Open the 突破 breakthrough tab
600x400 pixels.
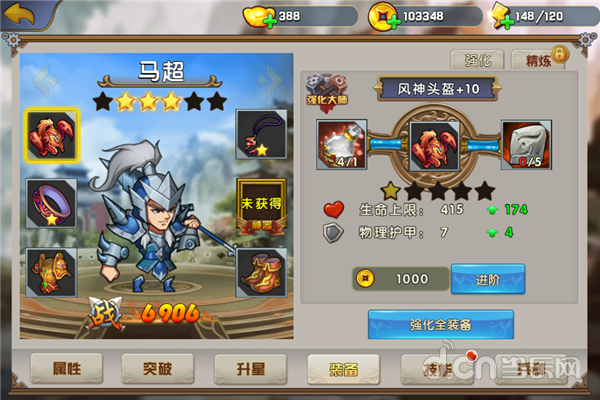(x=158, y=367)
